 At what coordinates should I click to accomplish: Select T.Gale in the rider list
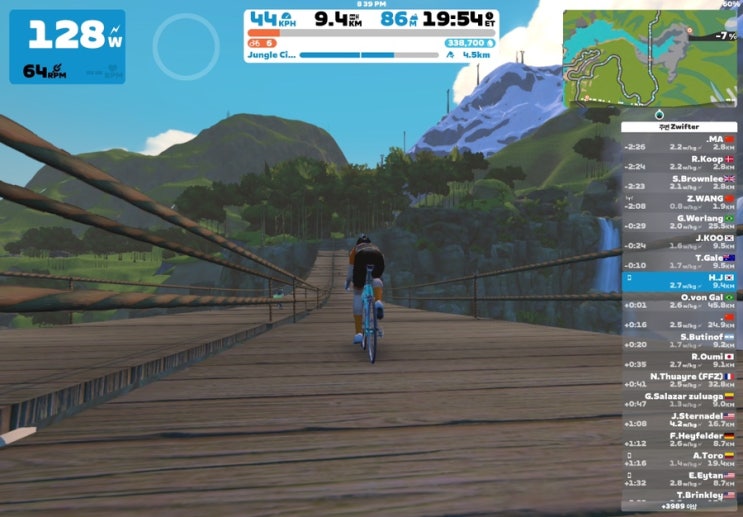tap(680, 261)
